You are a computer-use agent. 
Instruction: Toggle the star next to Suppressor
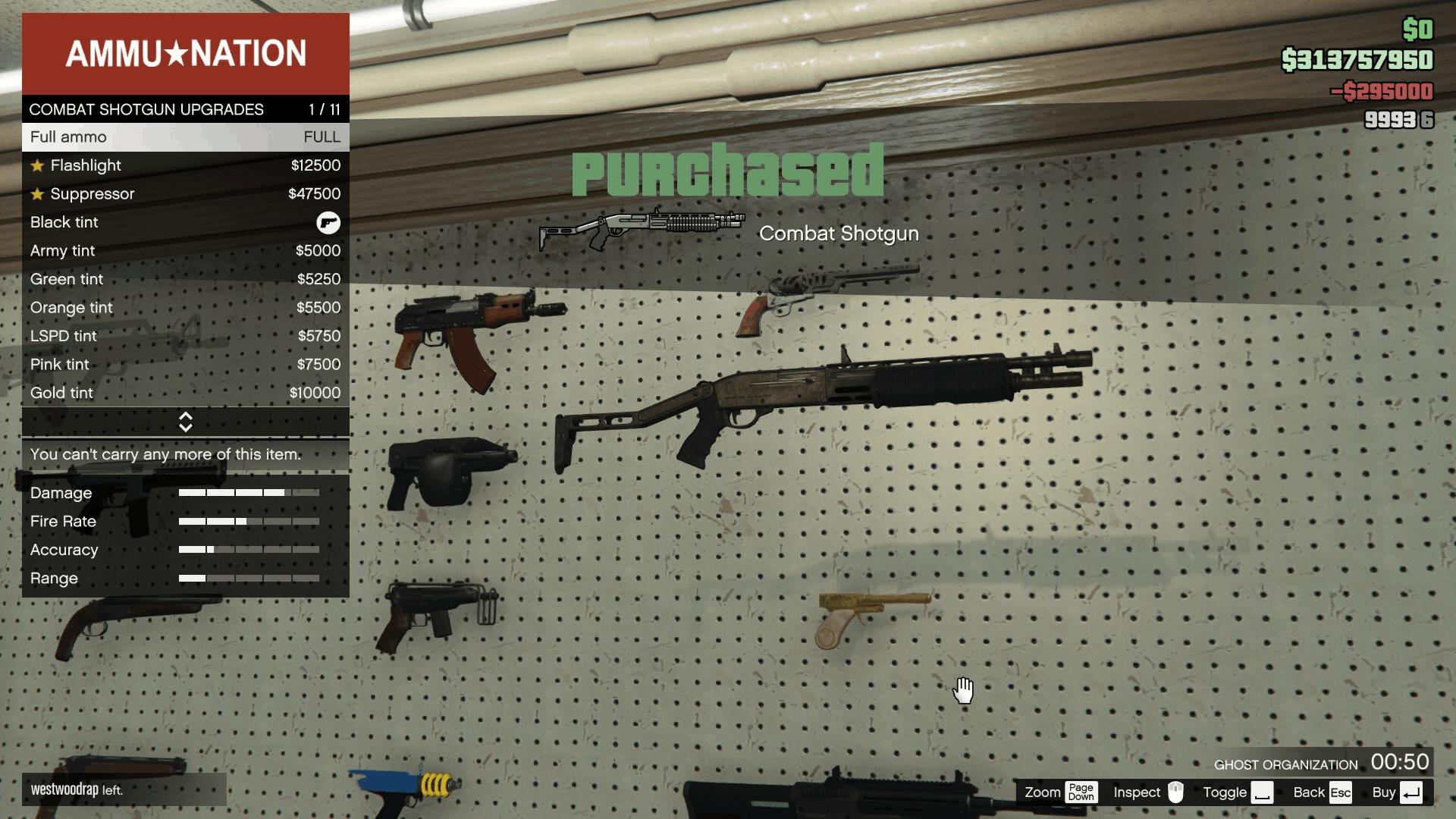36,193
